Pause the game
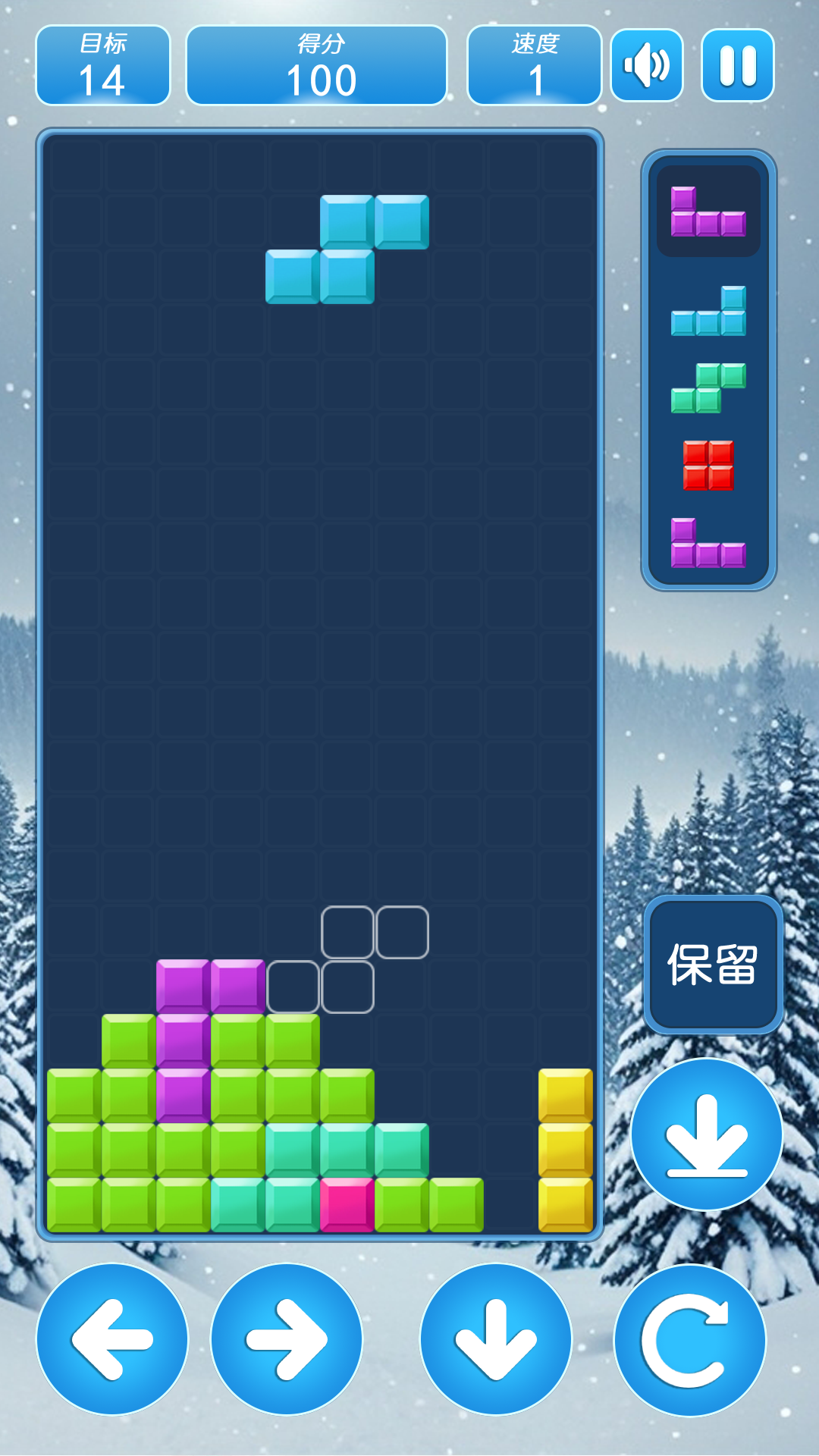 pos(737,65)
